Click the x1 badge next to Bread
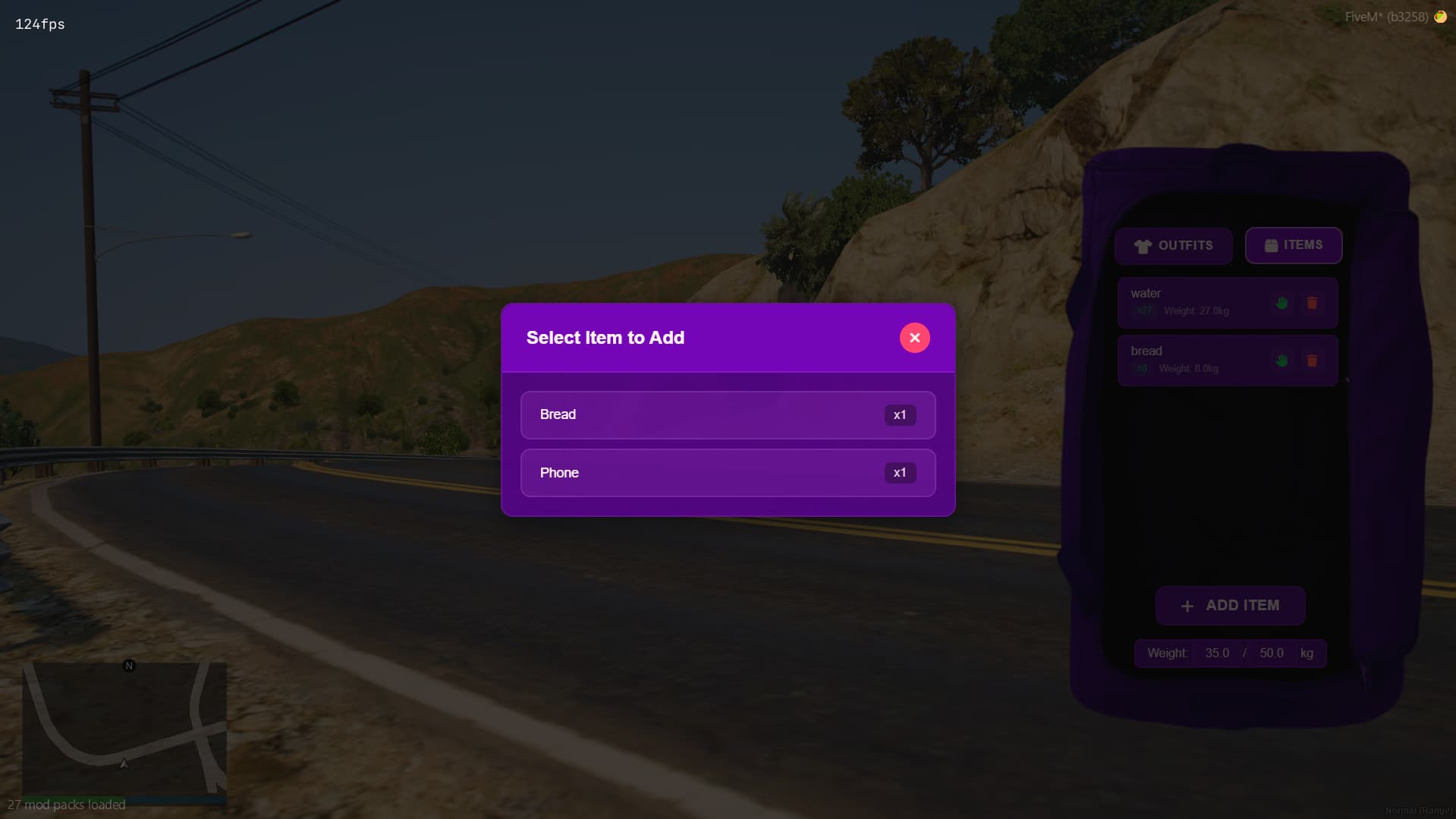This screenshot has width=1456, height=819. [900, 414]
